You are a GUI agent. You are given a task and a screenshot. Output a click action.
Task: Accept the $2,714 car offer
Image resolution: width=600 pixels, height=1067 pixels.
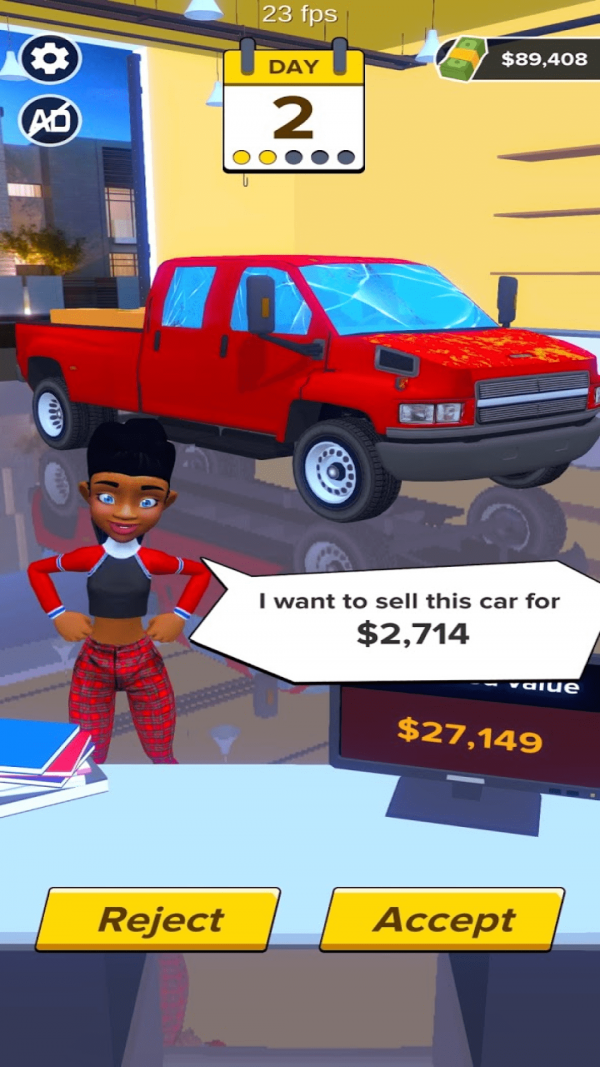pos(442,919)
